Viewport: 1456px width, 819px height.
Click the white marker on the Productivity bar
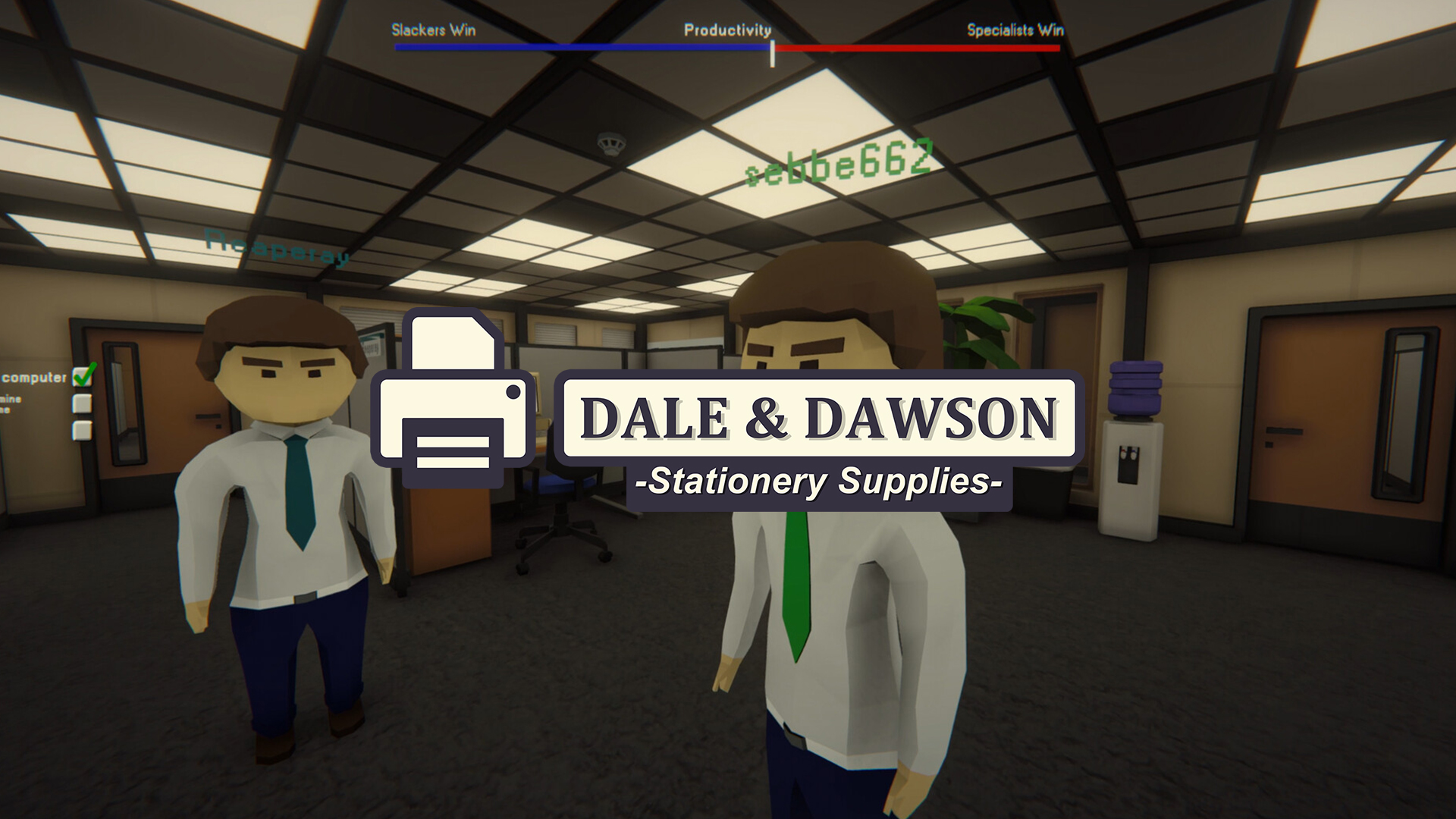tap(772, 51)
